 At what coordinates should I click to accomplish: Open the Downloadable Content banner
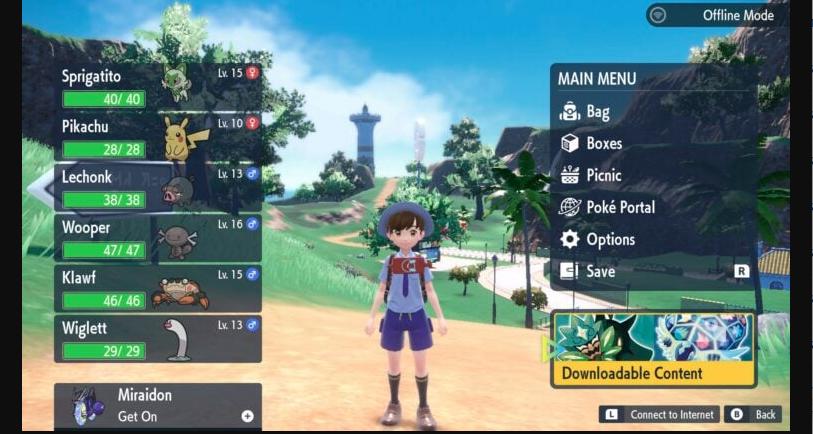pos(653,349)
